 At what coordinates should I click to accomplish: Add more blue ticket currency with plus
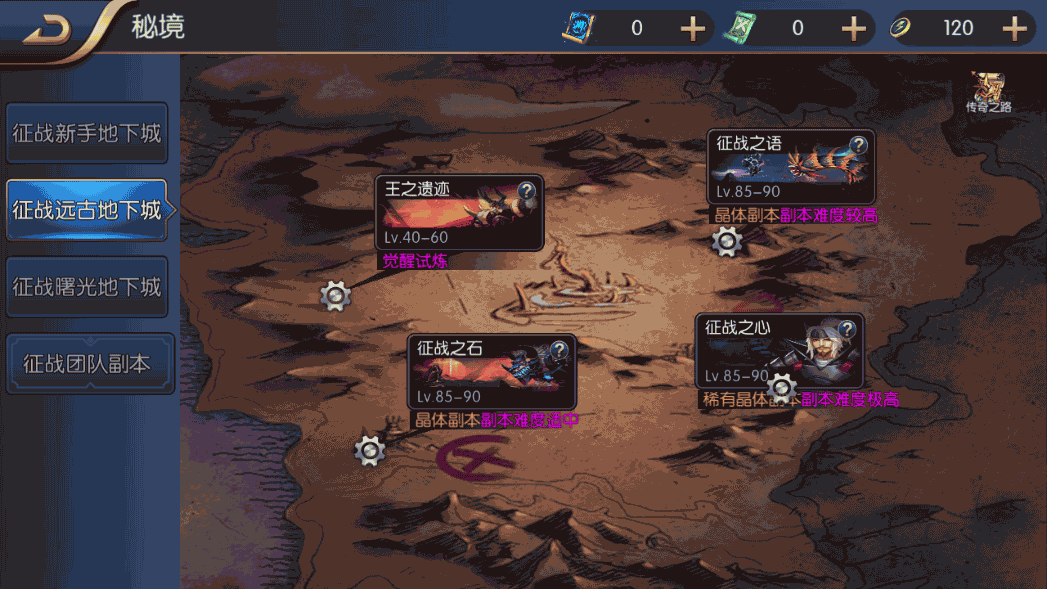click(693, 28)
